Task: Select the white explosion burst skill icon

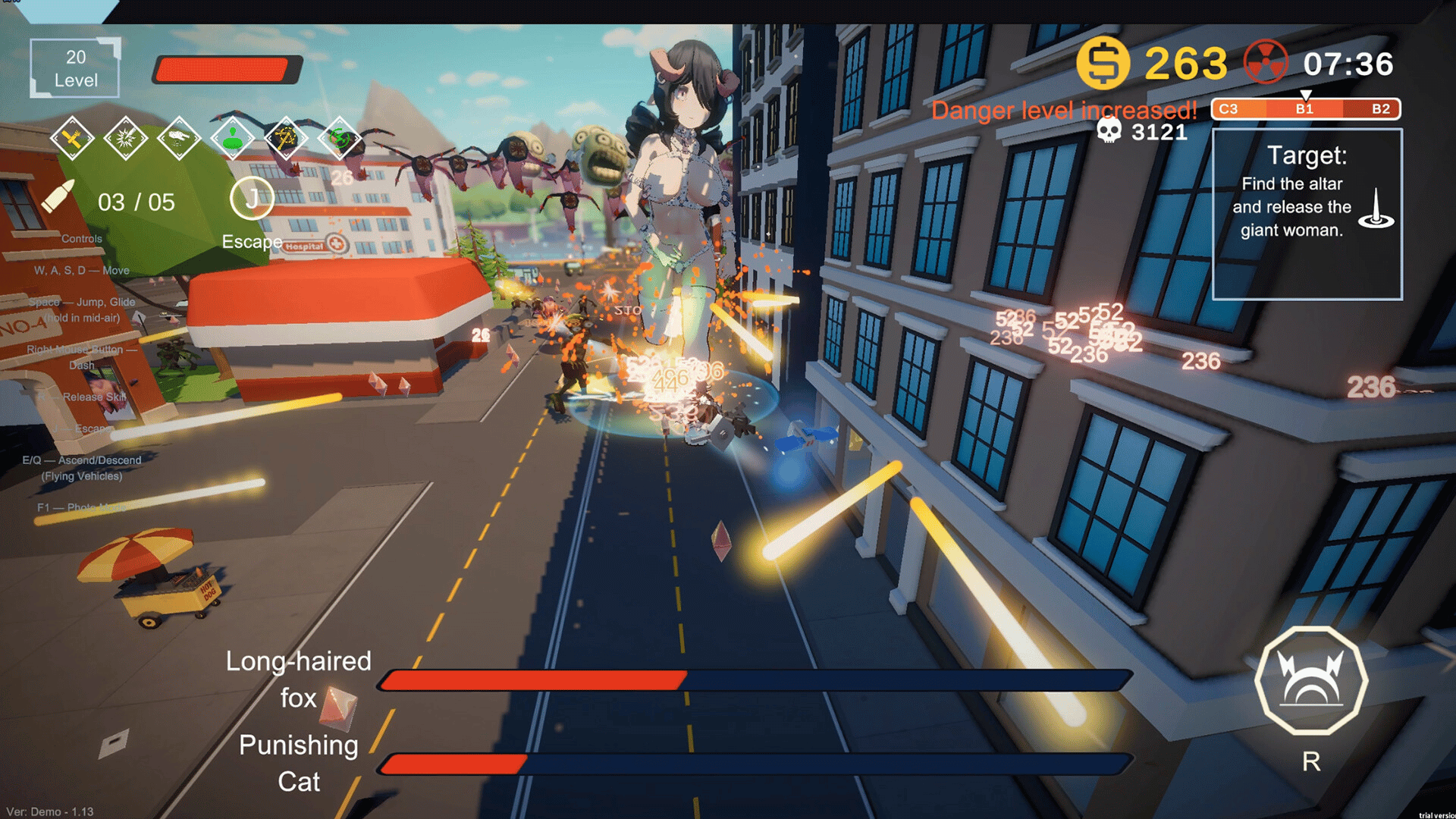Action: [x=125, y=139]
